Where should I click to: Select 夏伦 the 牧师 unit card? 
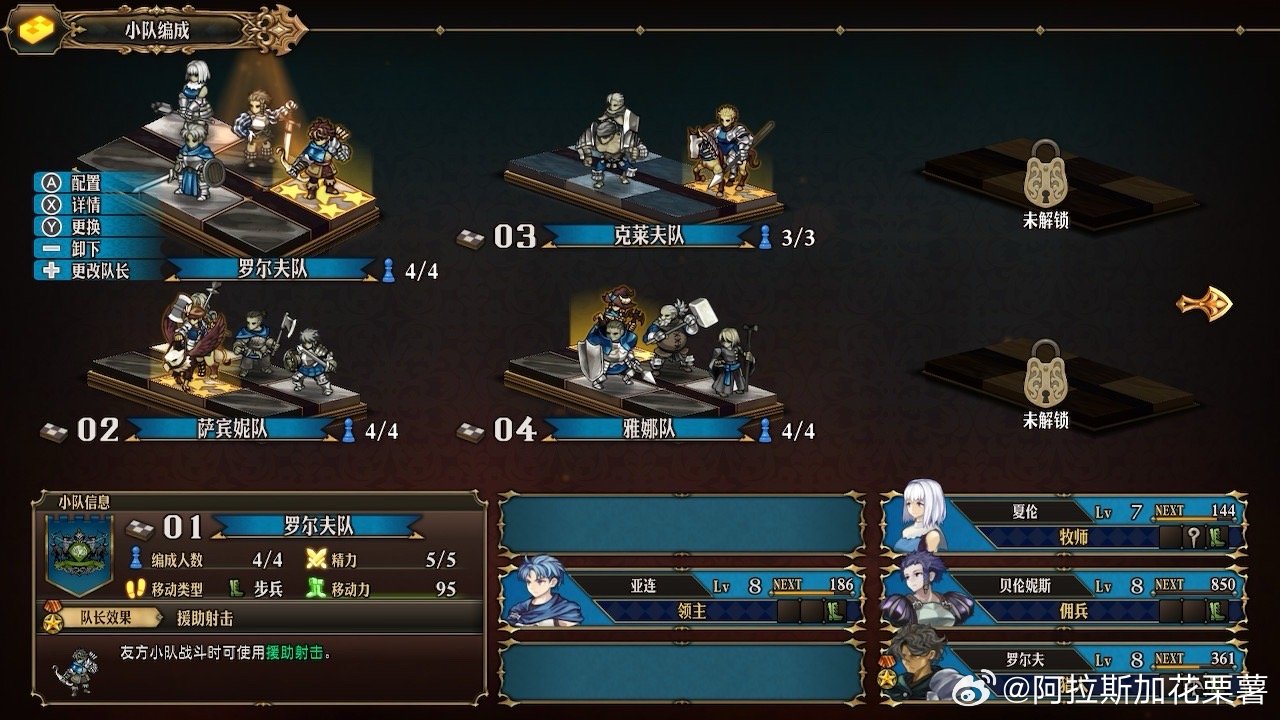pyautogui.click(x=1063, y=524)
